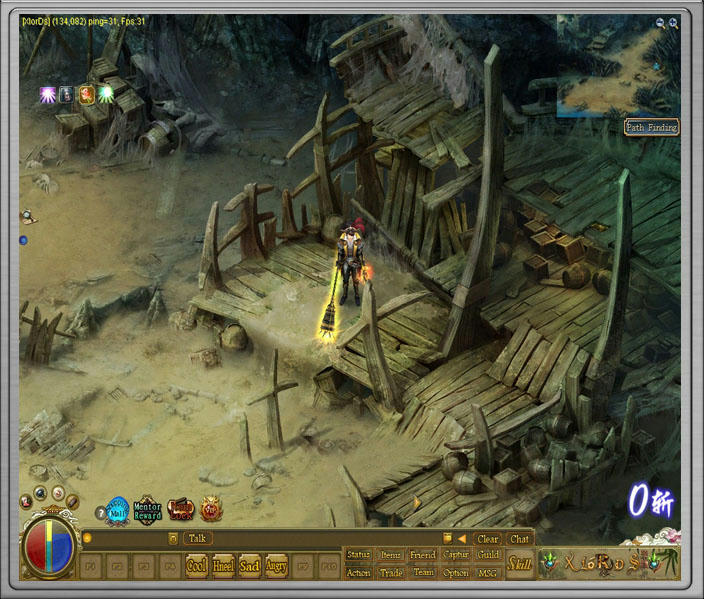Screen dimensions: 704x599
Task: Open the Guild window
Action: (488, 555)
